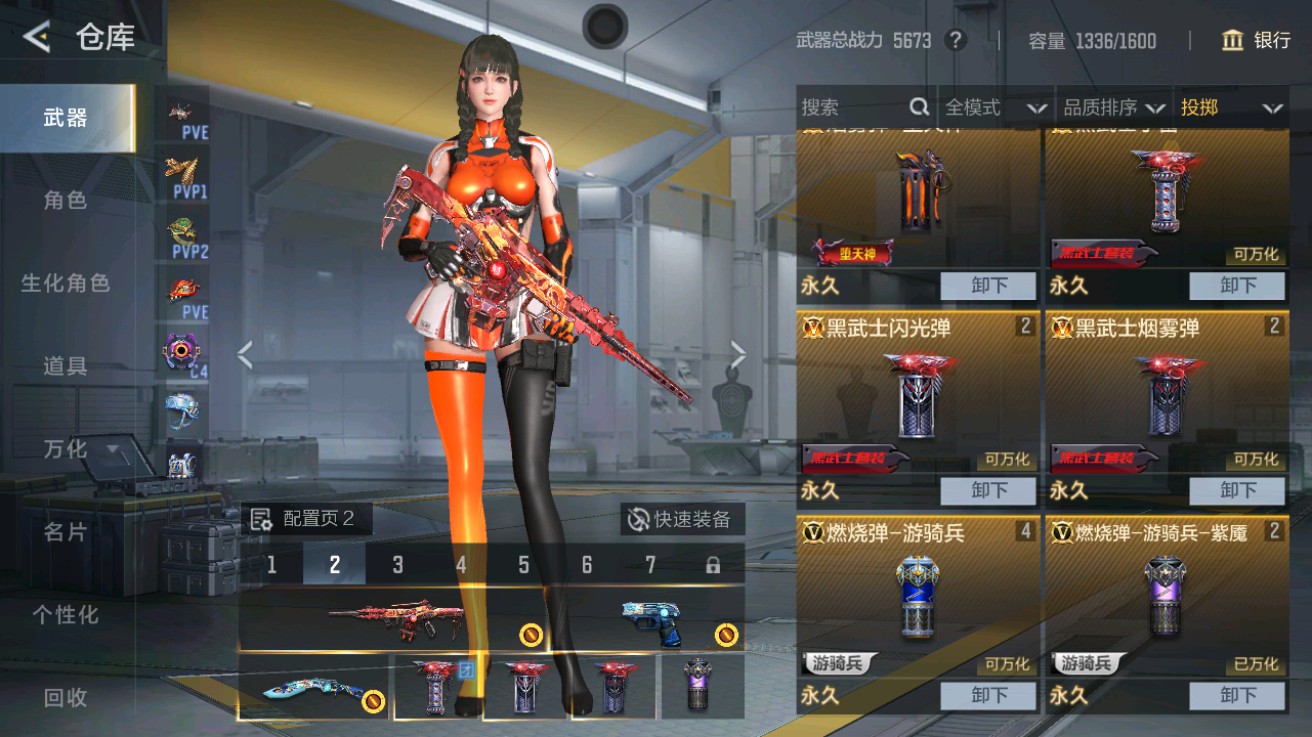Click the edit icon beside 配置页2 label
The image size is (1312, 737).
coord(261,520)
